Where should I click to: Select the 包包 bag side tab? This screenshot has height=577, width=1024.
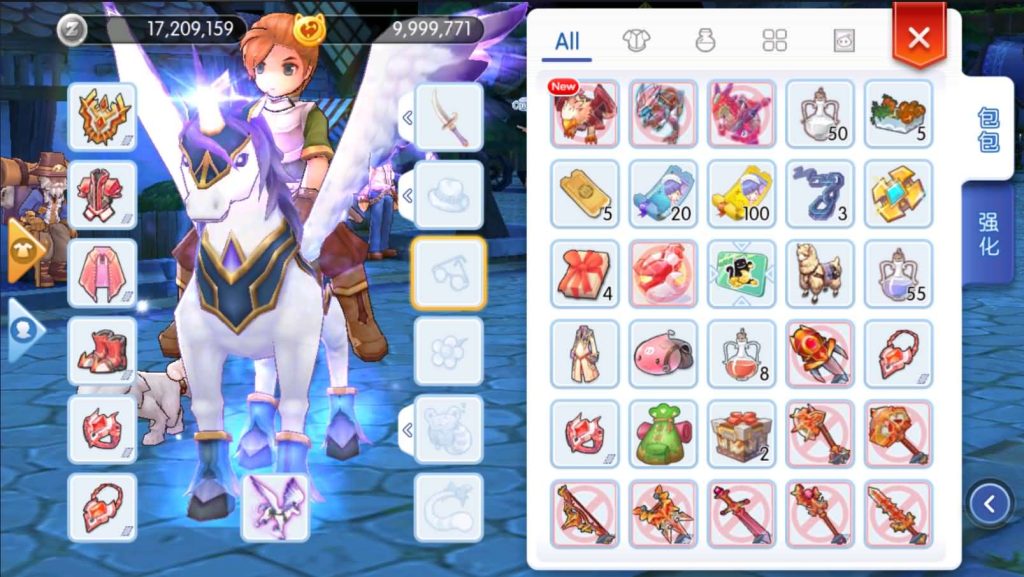(988, 130)
